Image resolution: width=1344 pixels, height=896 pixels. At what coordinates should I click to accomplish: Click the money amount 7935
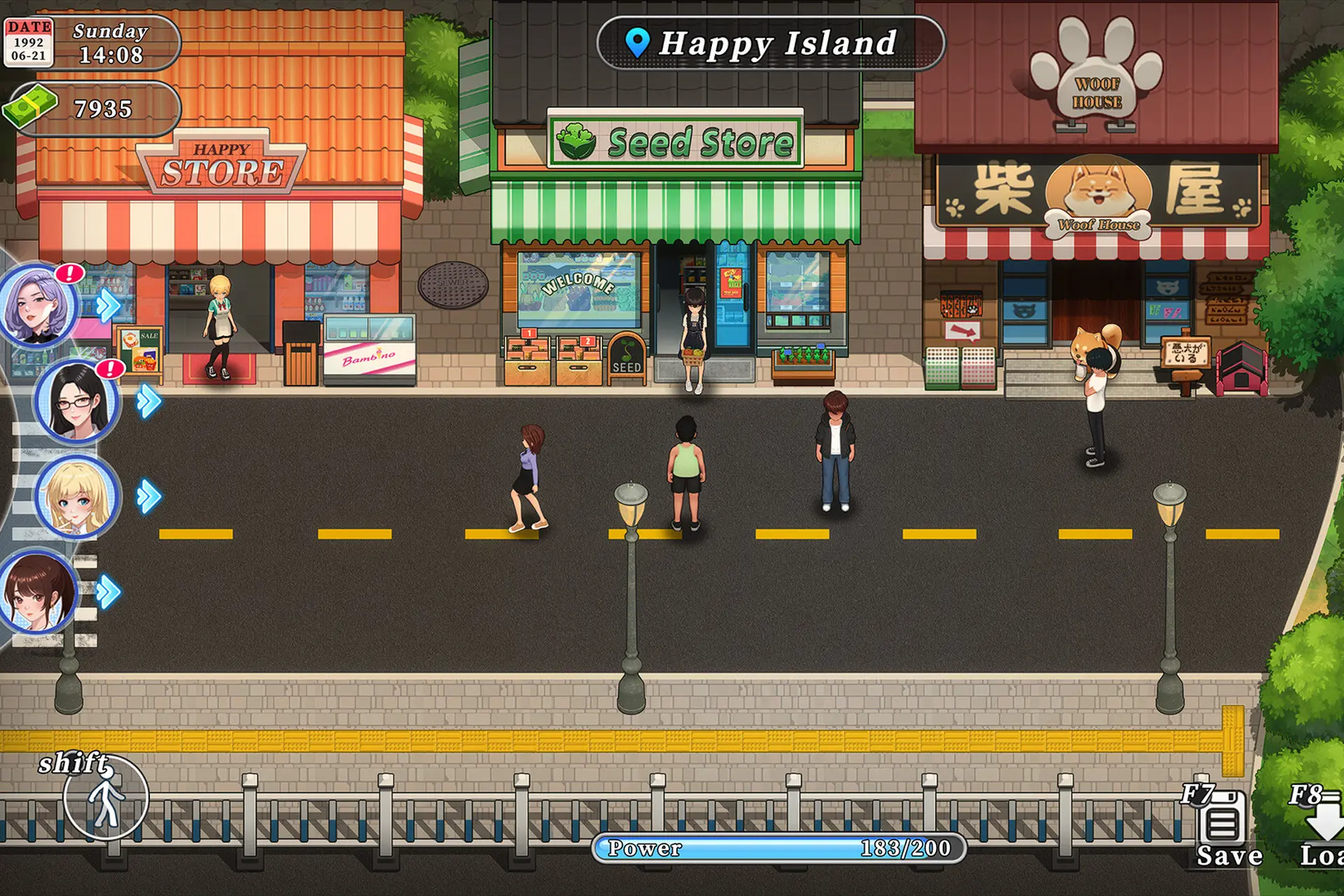(x=105, y=108)
